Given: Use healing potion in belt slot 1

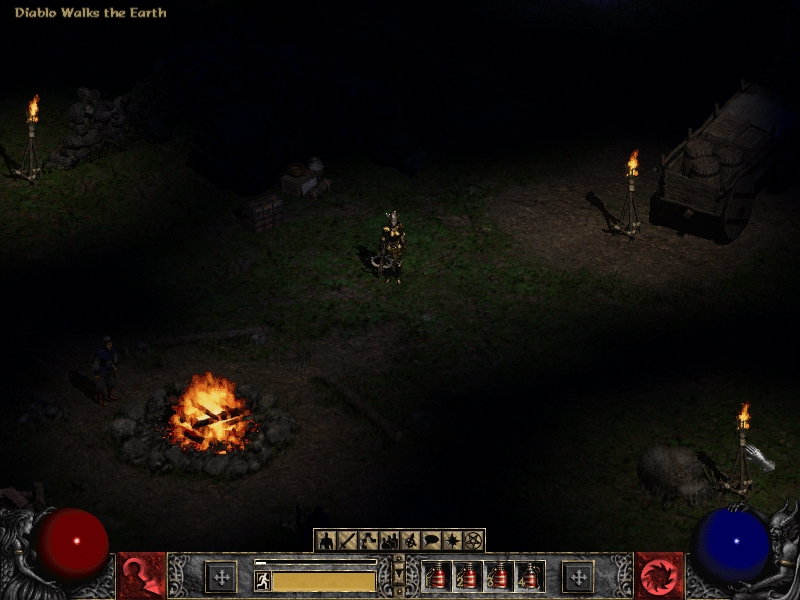Looking at the screenshot, I should coord(437,576).
